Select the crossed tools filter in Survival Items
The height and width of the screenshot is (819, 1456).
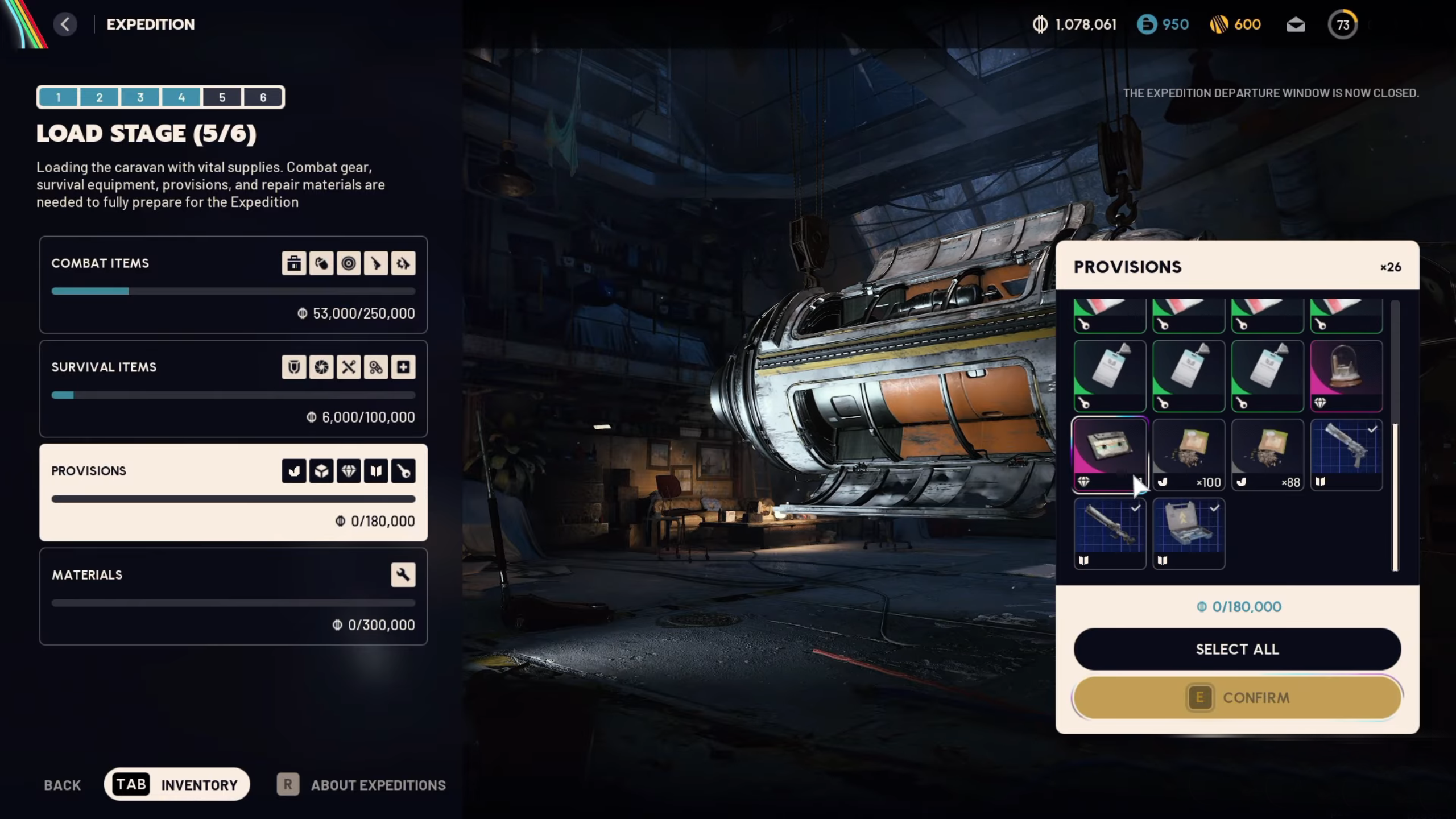pyautogui.click(x=349, y=367)
